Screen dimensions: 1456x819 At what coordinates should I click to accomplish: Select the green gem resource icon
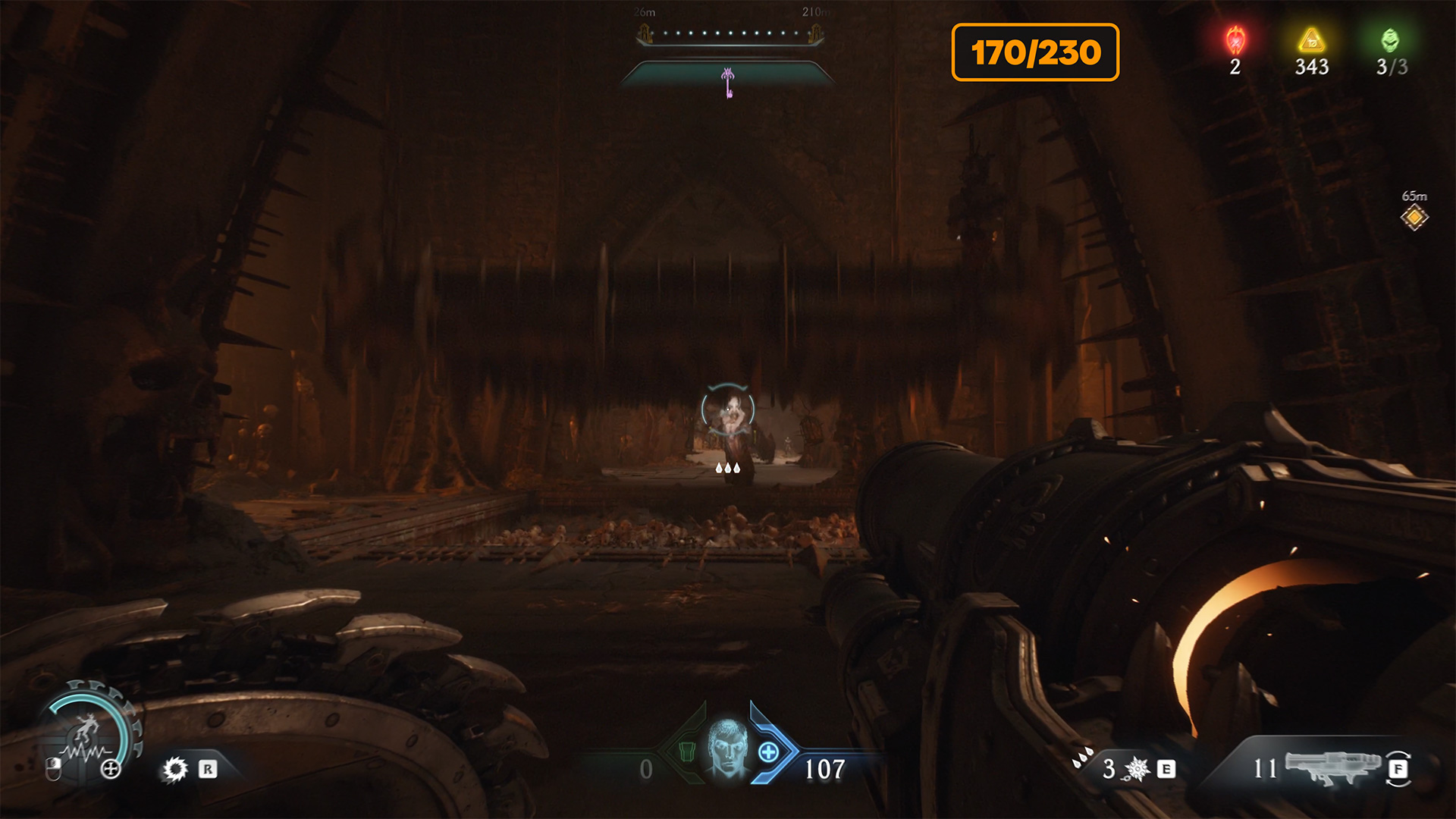tap(1389, 40)
